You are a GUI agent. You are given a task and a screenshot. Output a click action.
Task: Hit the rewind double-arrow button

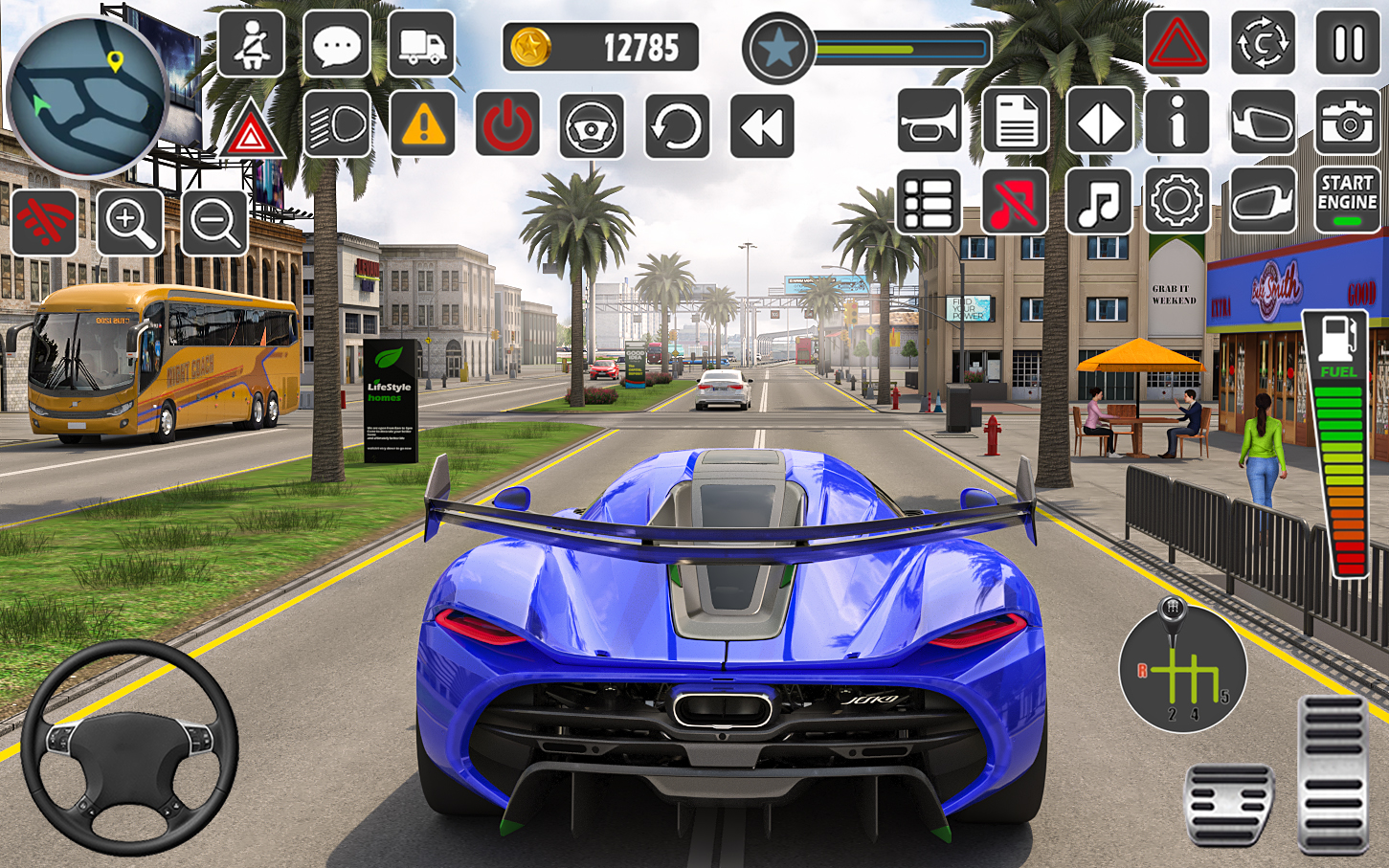[x=762, y=125]
